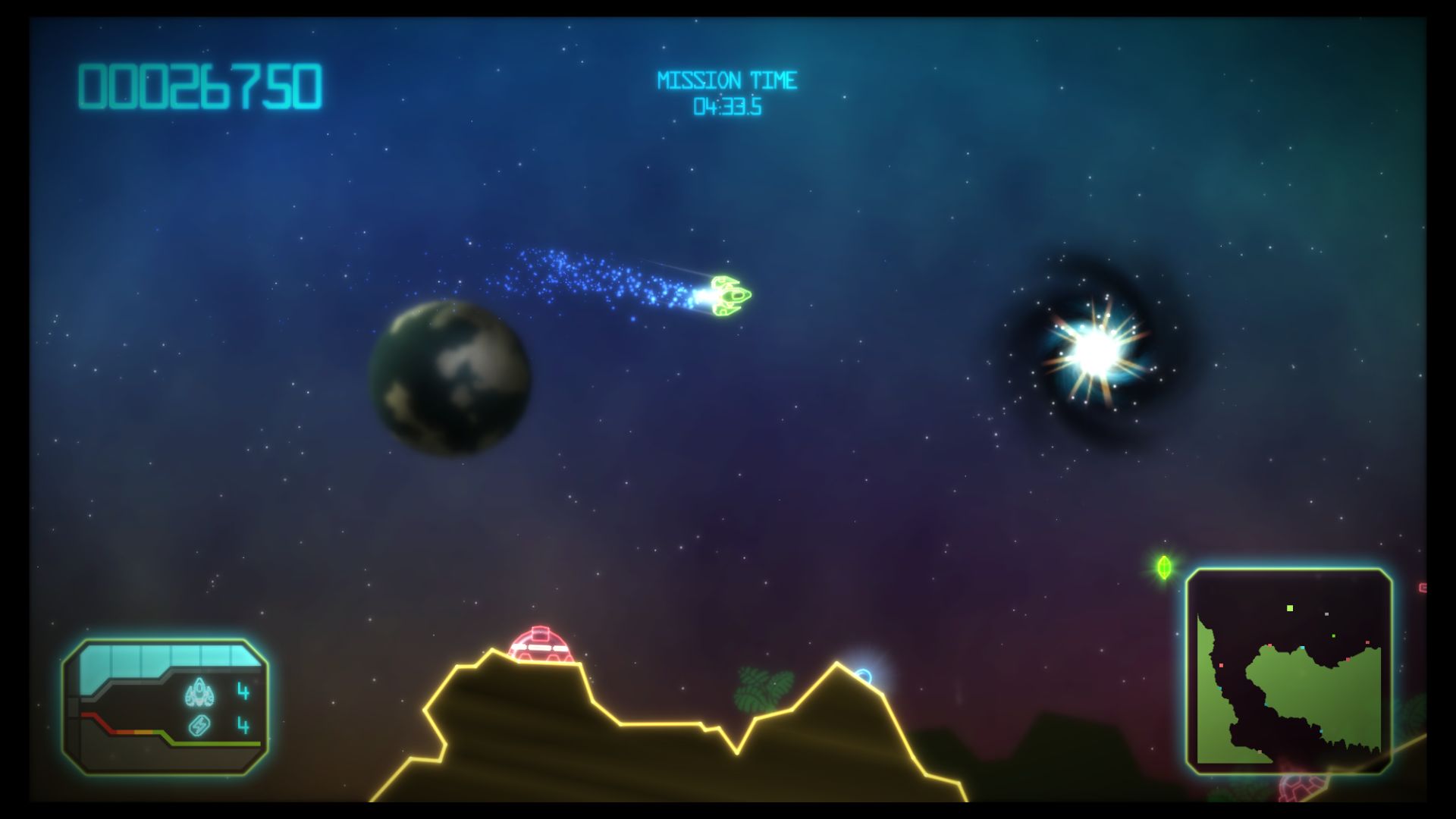Click the lives count number 4
The height and width of the screenshot is (819, 1456).
pos(243,690)
